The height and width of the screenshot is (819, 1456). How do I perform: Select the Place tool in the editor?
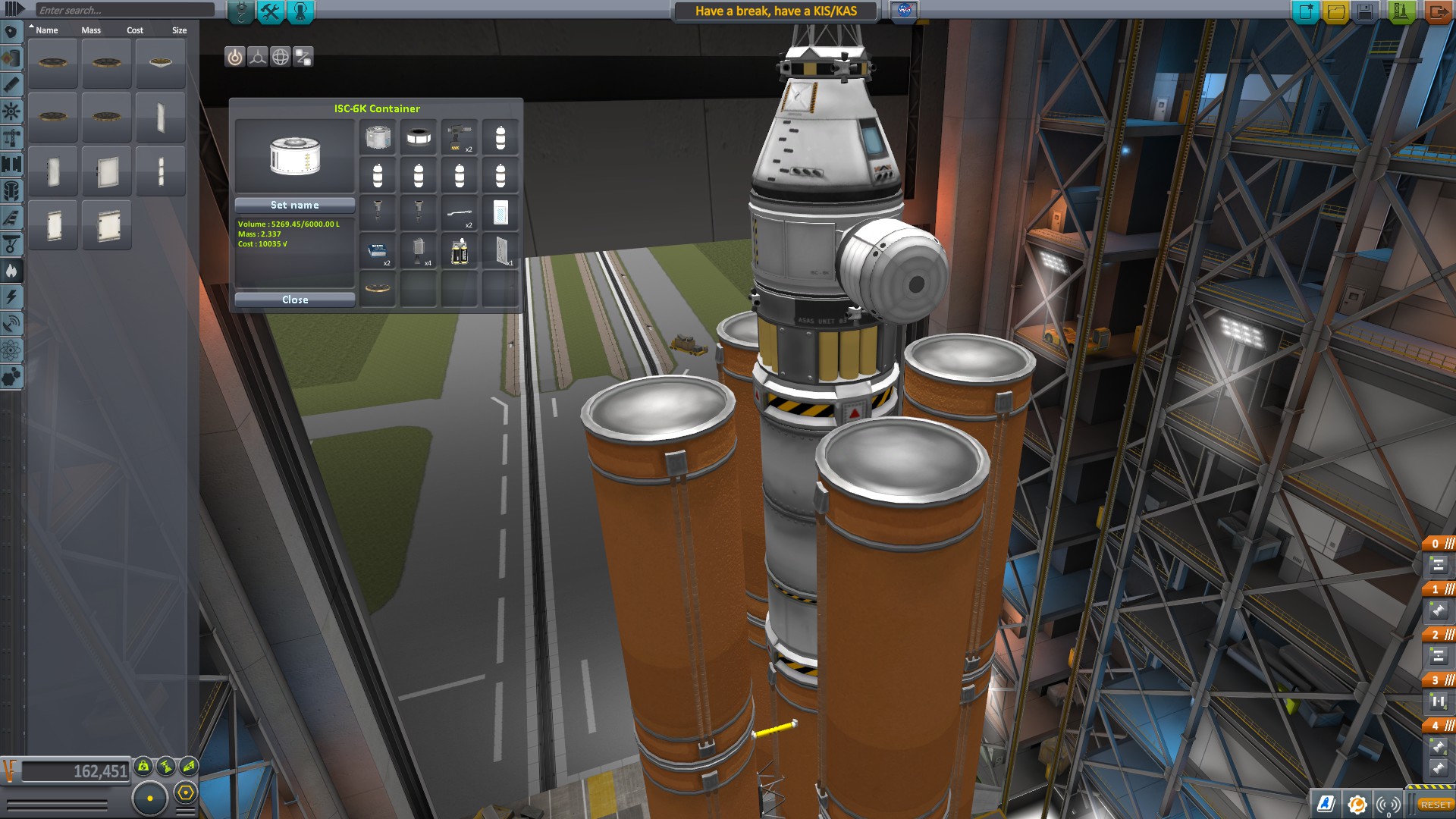click(235, 57)
